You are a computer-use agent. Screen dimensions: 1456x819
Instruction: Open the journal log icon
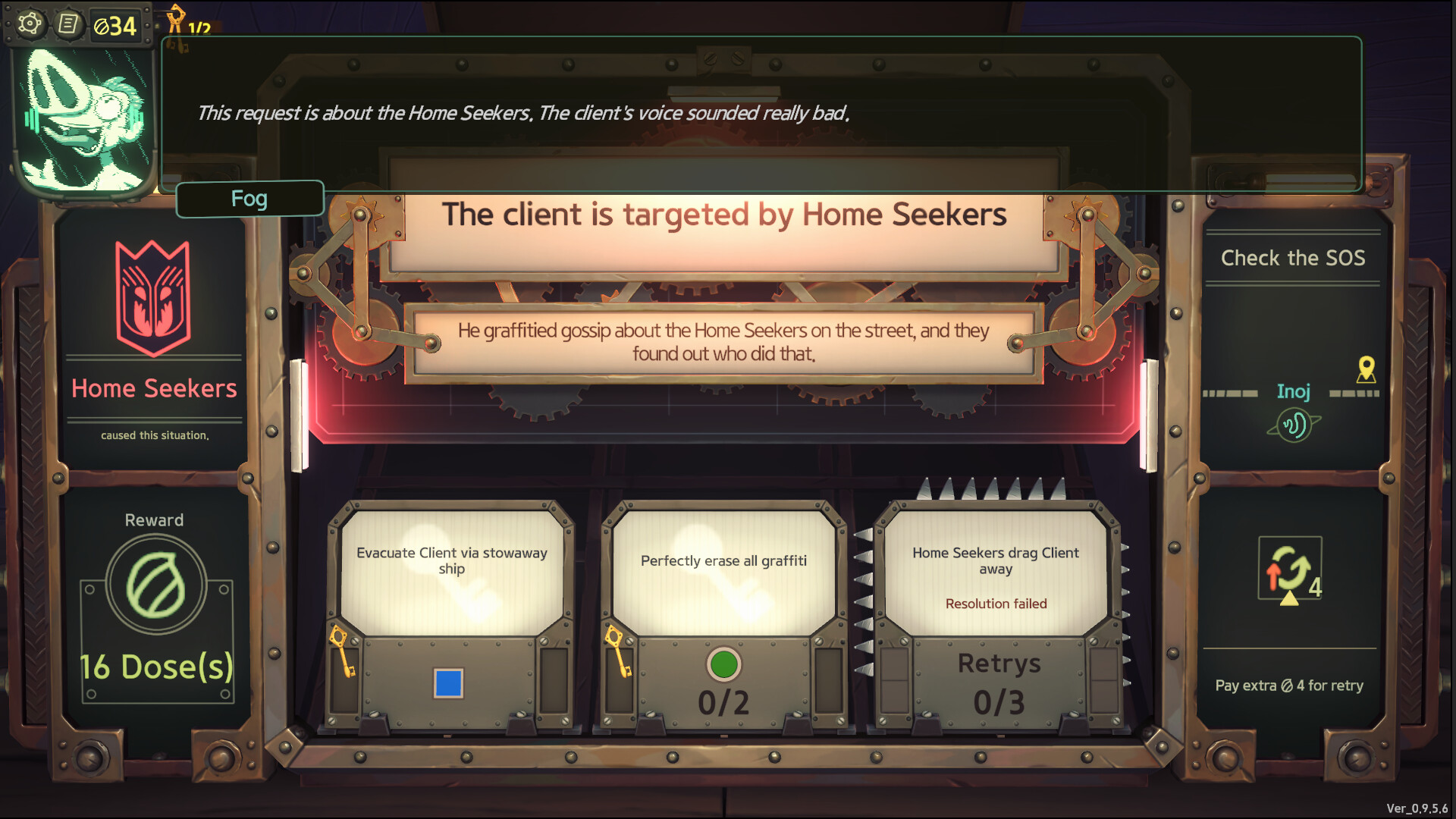[69, 24]
